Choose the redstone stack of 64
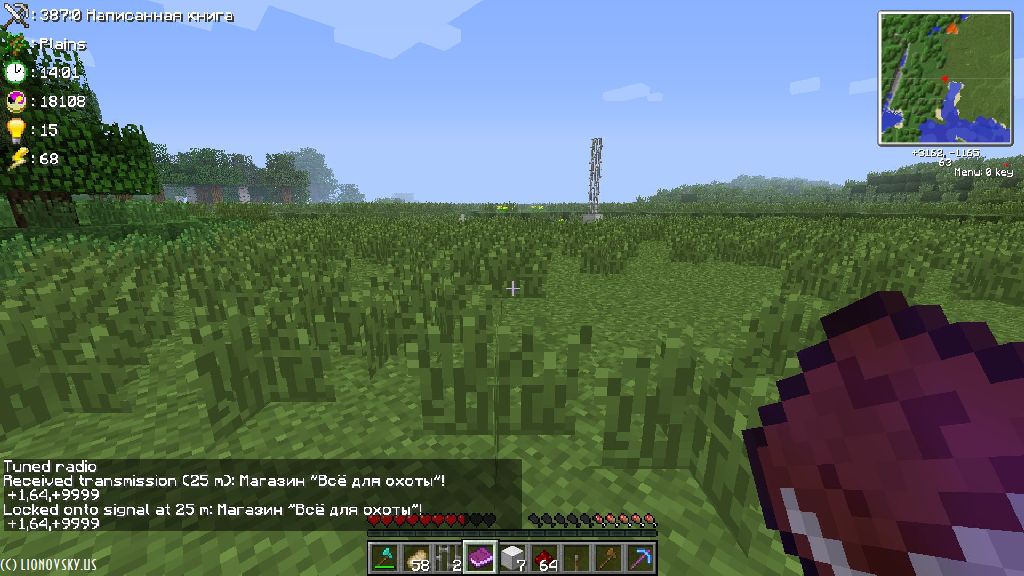Viewport: 1024px width, 576px height. click(544, 558)
